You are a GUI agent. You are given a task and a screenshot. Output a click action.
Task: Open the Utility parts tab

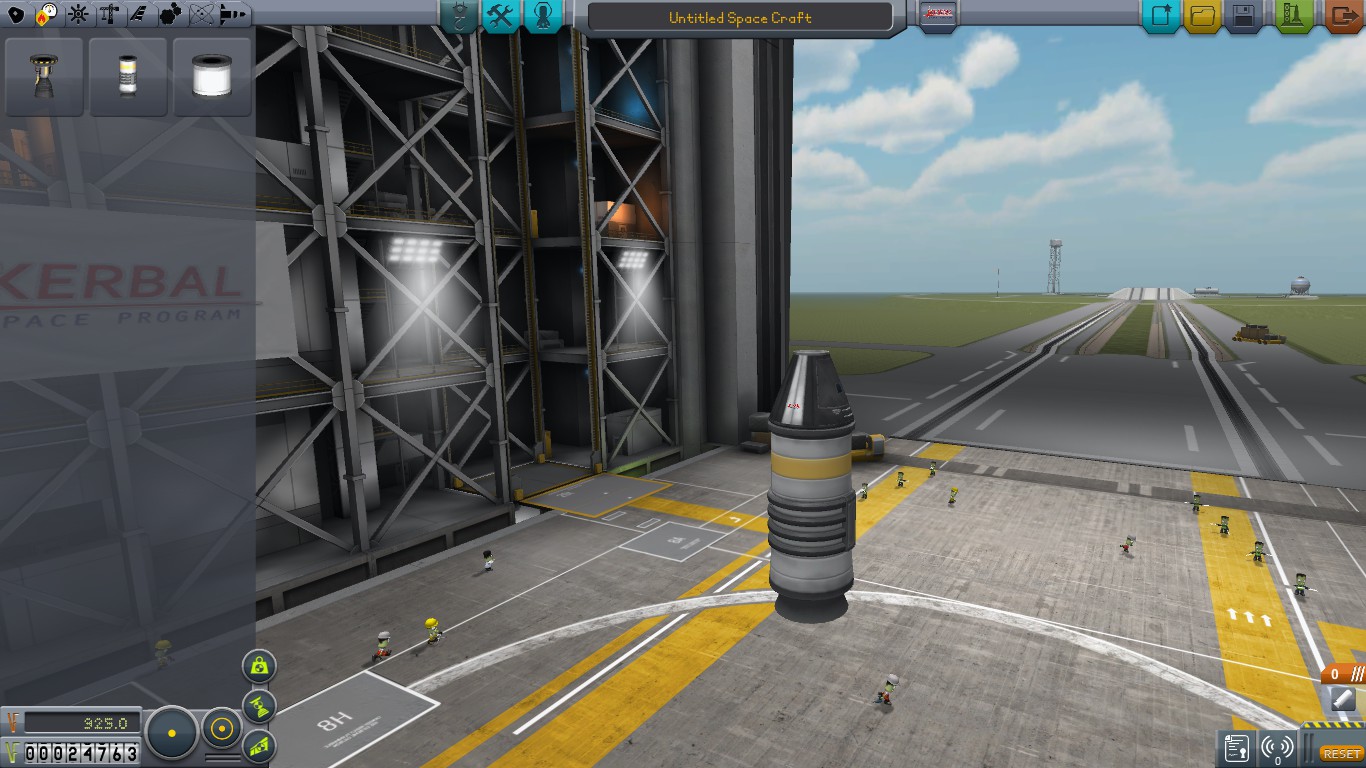(170, 15)
